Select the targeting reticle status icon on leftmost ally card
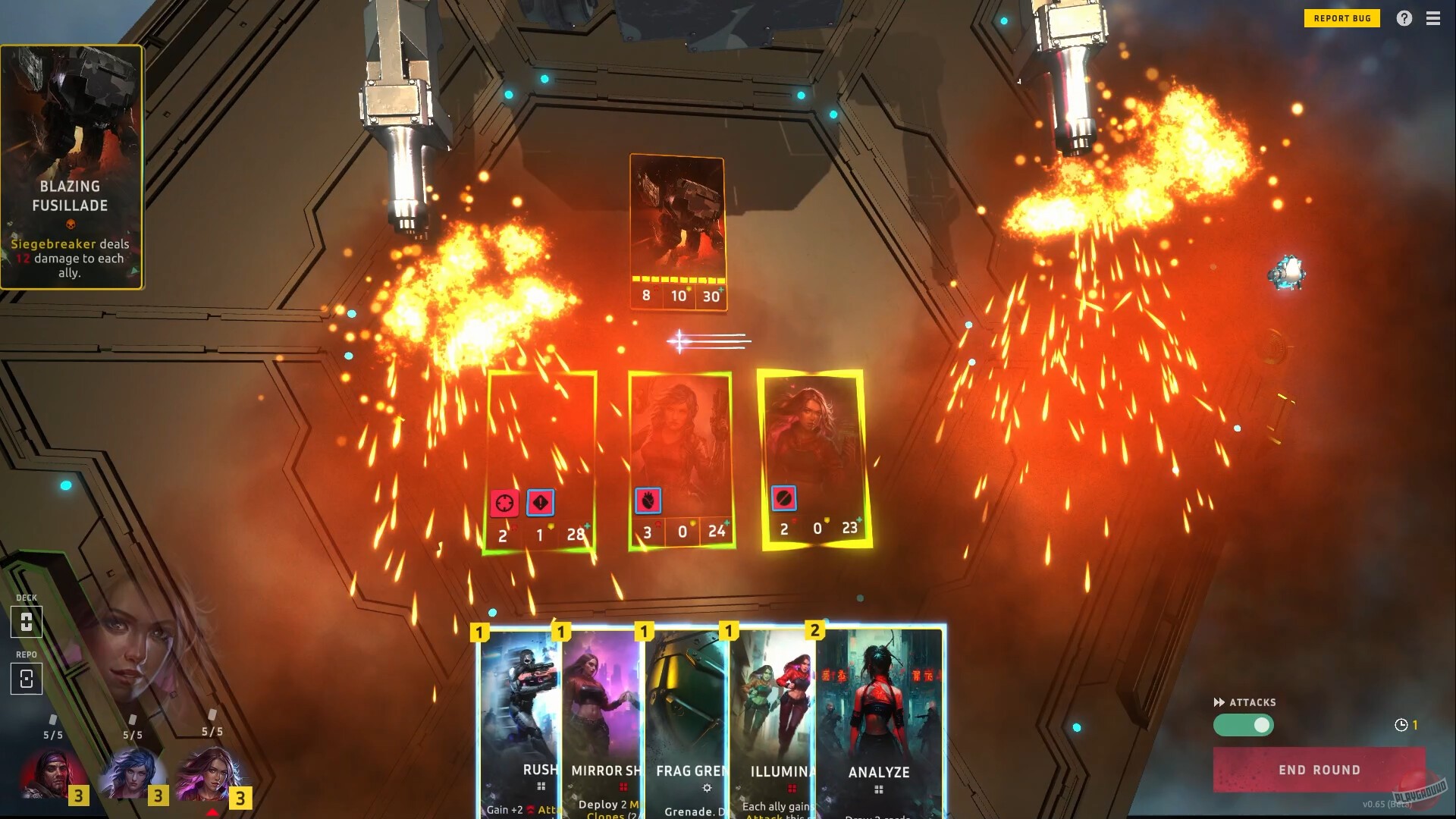The image size is (1456, 819). point(503,501)
